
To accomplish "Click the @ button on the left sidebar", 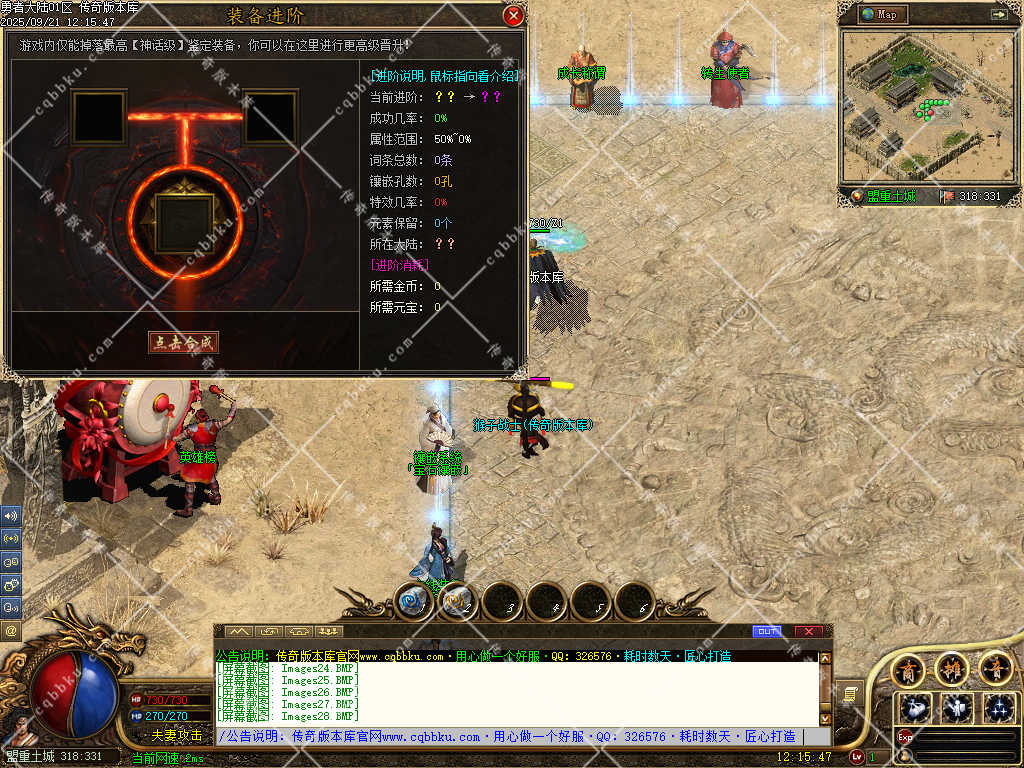I will (11, 630).
